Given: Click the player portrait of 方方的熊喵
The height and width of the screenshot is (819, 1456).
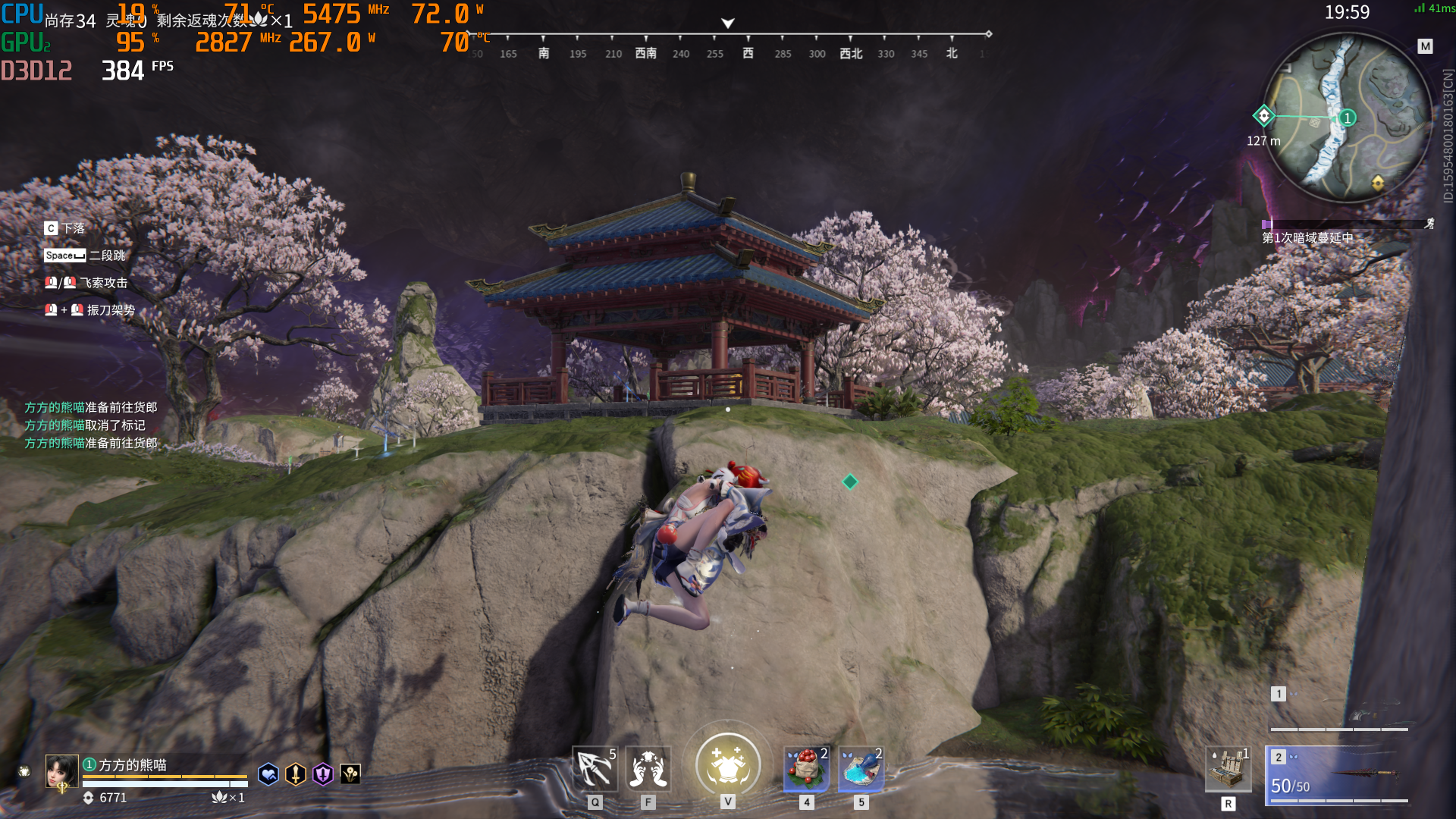Looking at the screenshot, I should coord(61,771).
